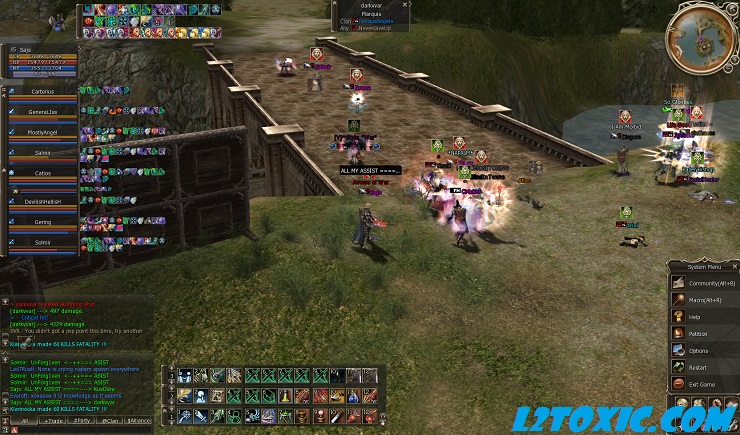Select Help in the System Menu

tap(695, 317)
